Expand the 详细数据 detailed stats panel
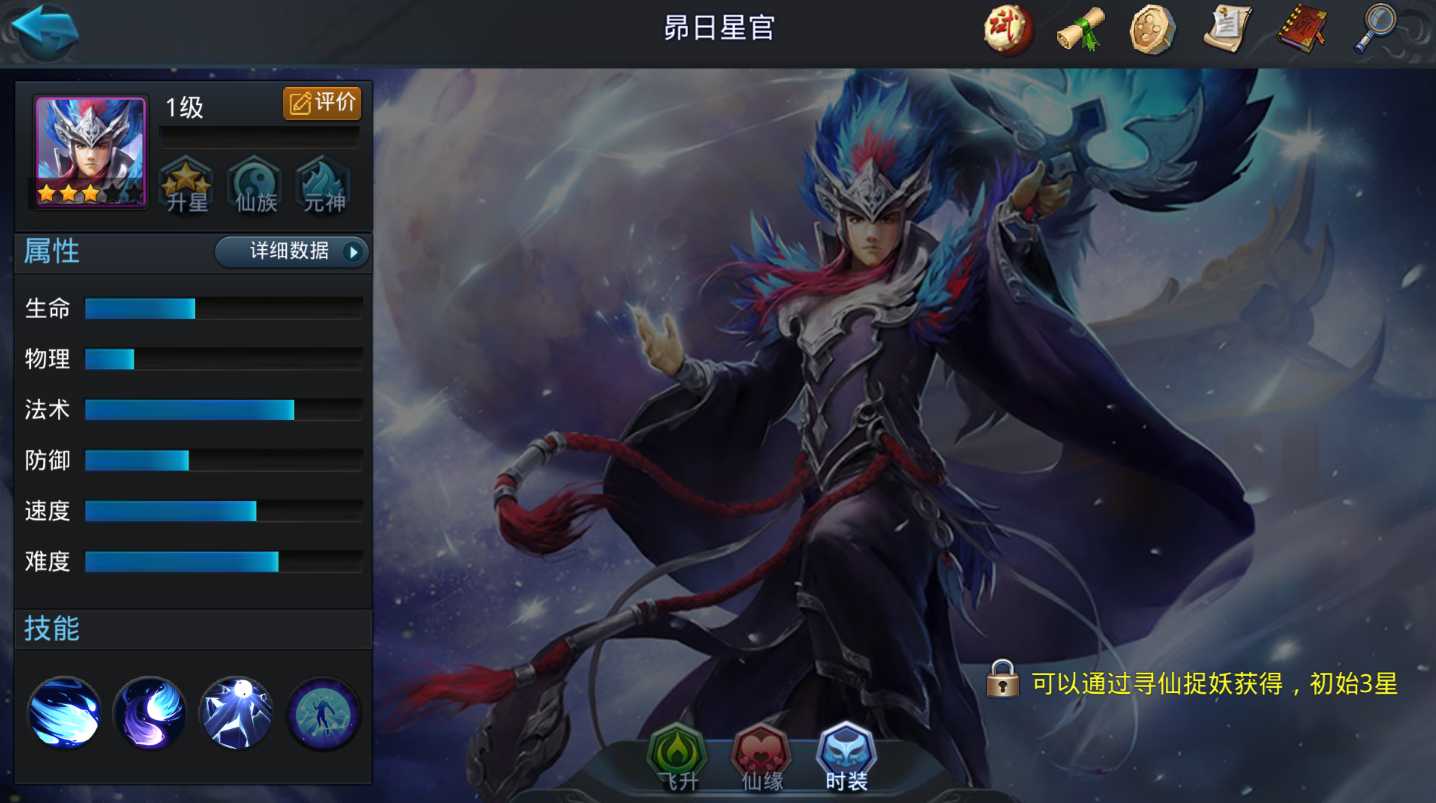 tap(291, 252)
